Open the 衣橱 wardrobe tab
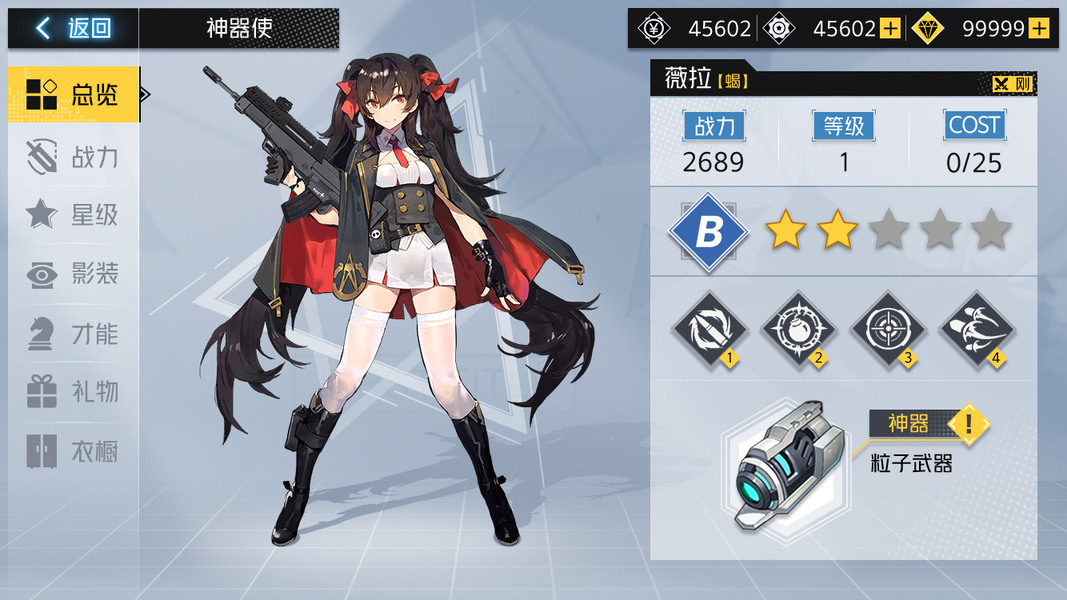The height and width of the screenshot is (600, 1067). [73, 451]
